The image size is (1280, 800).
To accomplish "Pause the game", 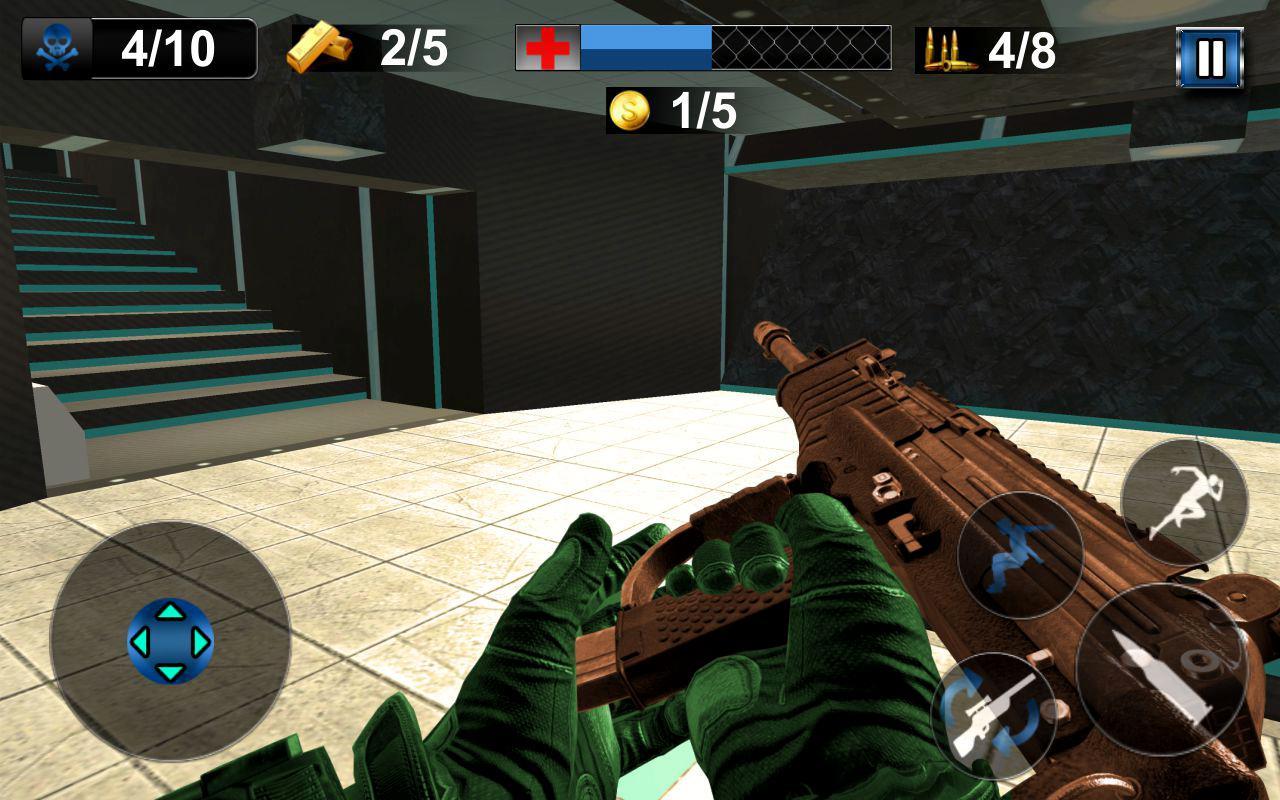I will pyautogui.click(x=1209, y=58).
